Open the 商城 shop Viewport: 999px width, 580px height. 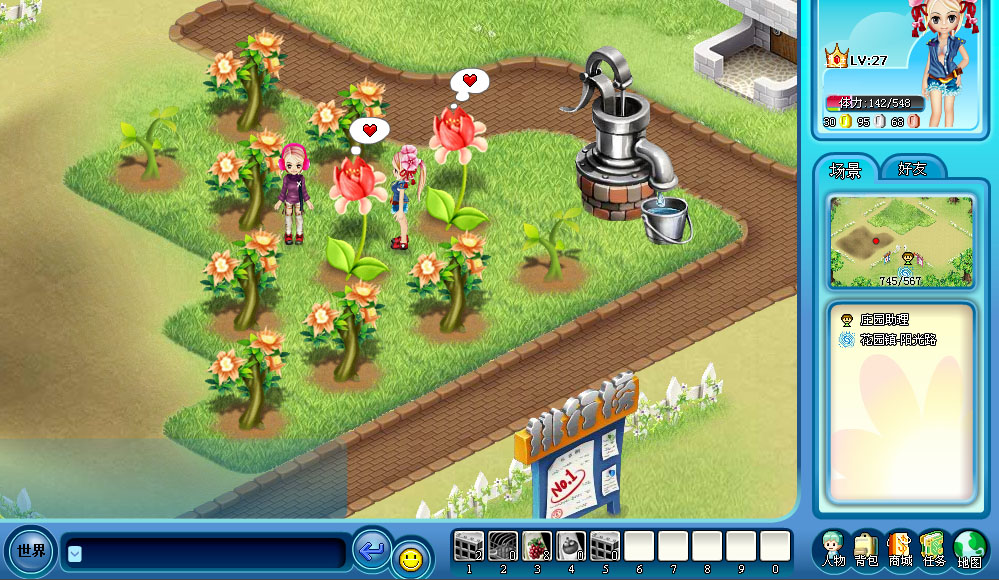point(900,549)
